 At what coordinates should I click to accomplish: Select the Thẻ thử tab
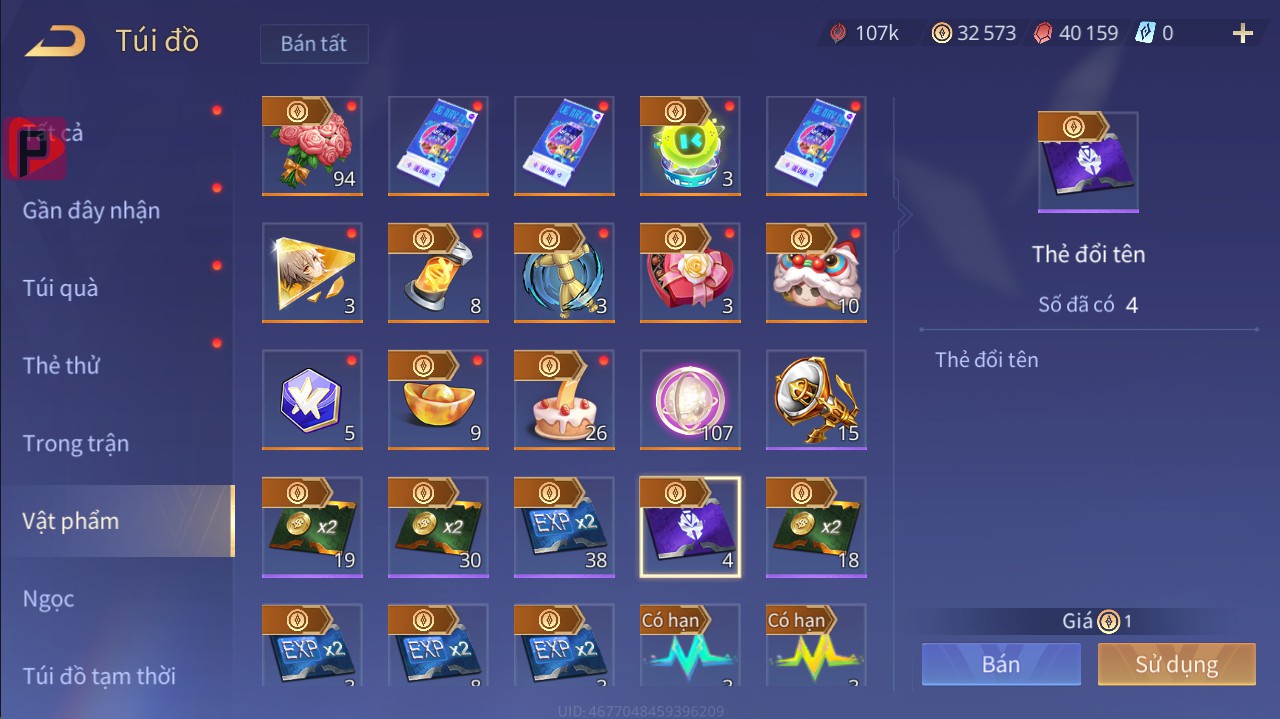(x=61, y=366)
